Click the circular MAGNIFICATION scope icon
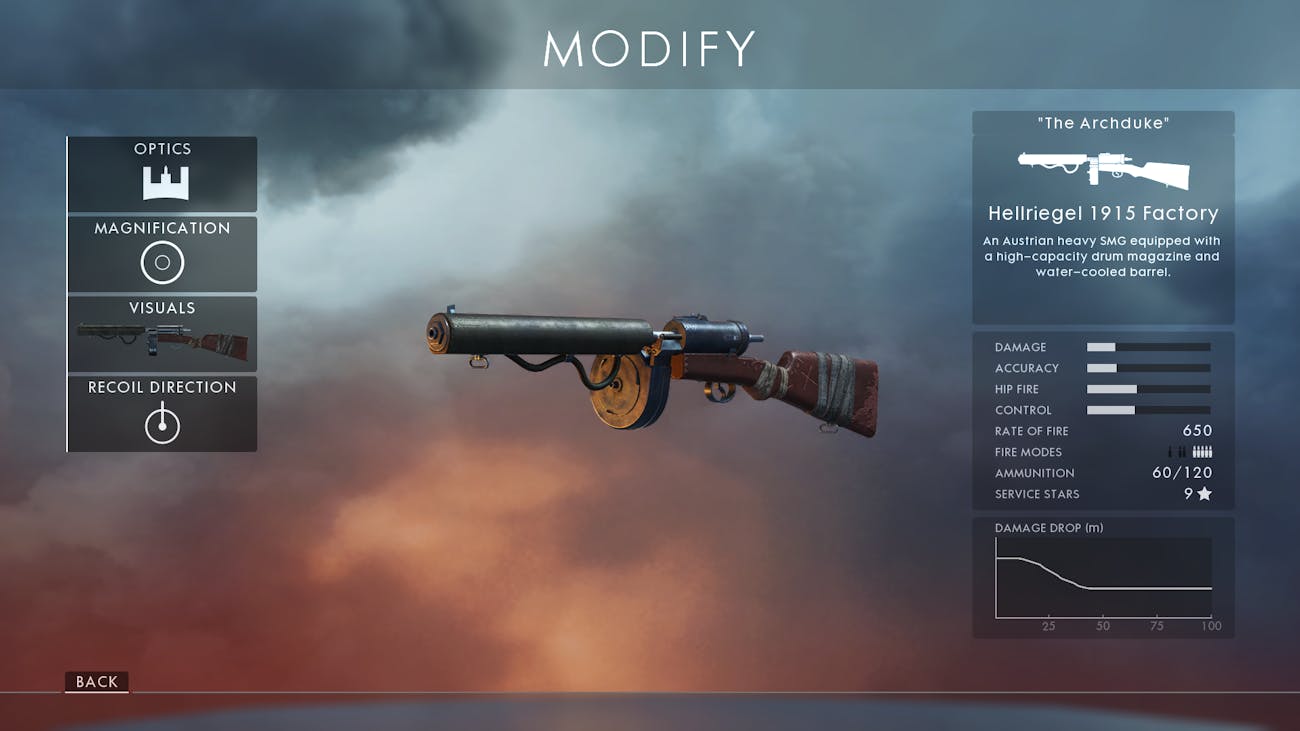Viewport: 1300px width, 731px height. click(x=161, y=261)
